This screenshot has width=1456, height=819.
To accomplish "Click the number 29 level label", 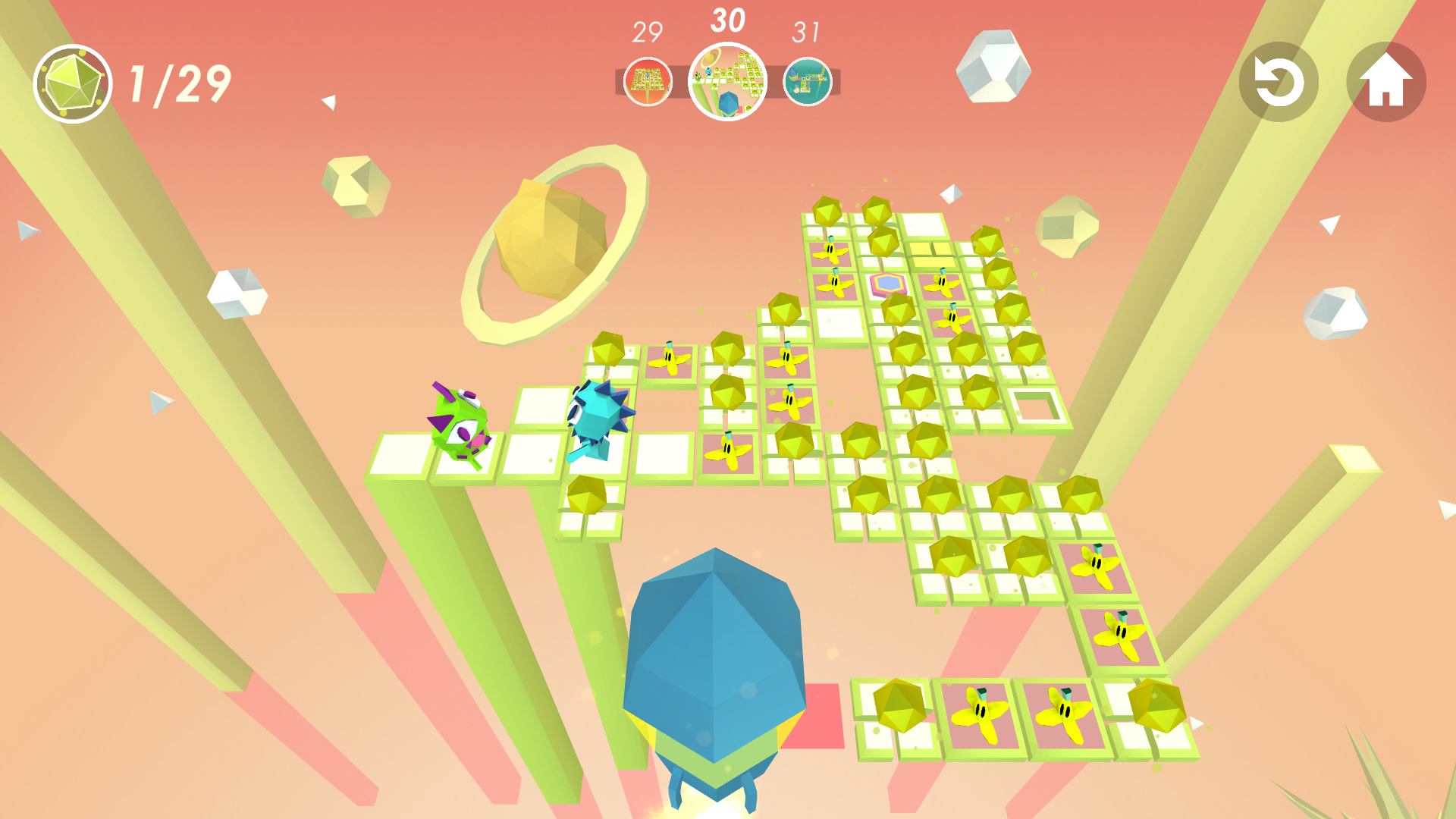I will click(646, 32).
